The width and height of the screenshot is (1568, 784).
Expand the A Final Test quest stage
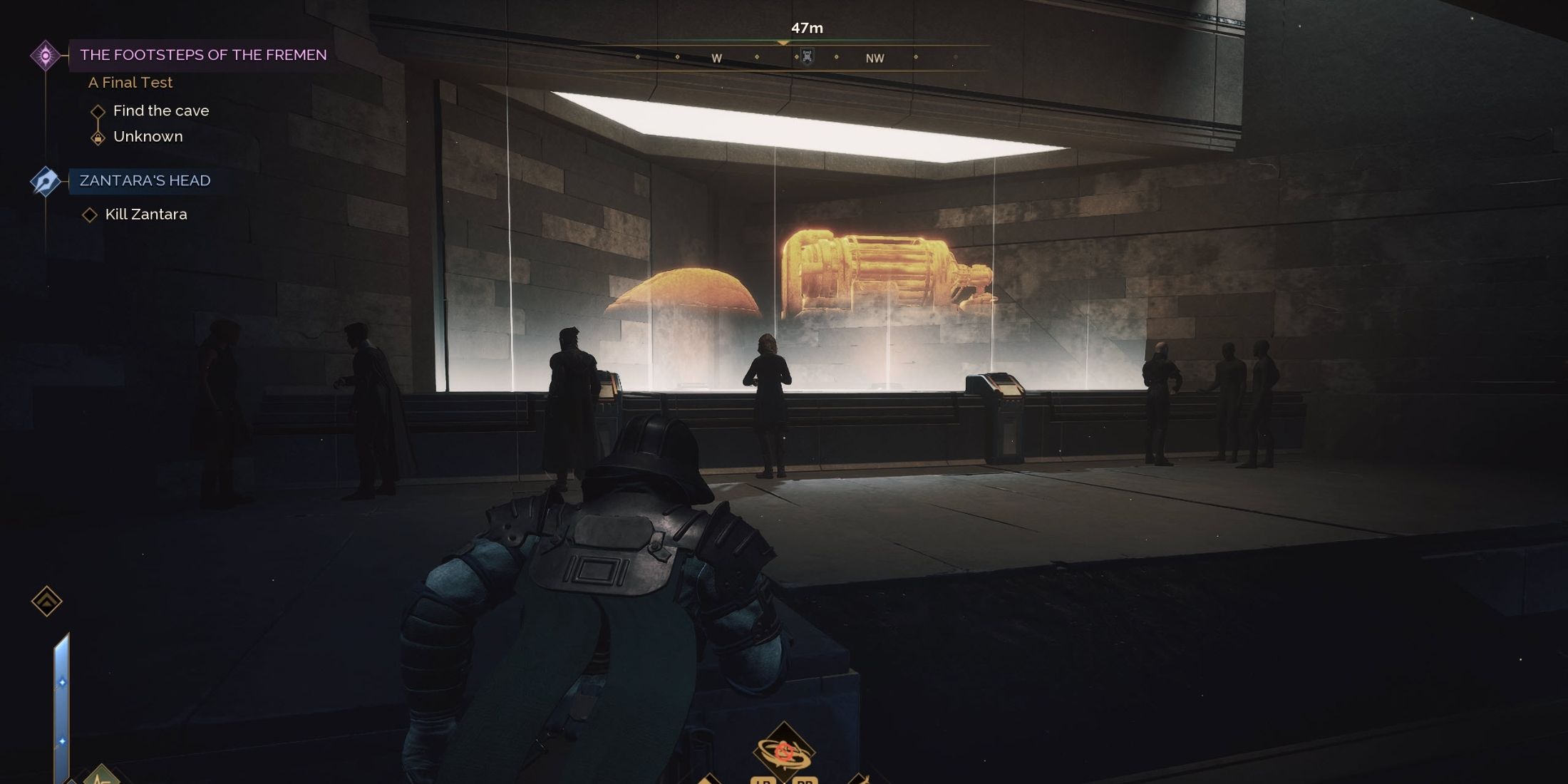click(130, 83)
